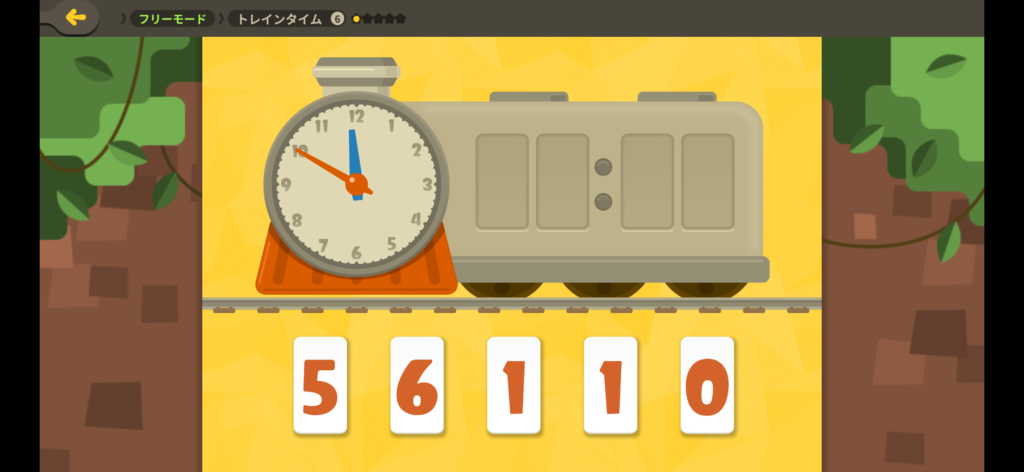Go back with the yellow arrow button

click(75, 18)
